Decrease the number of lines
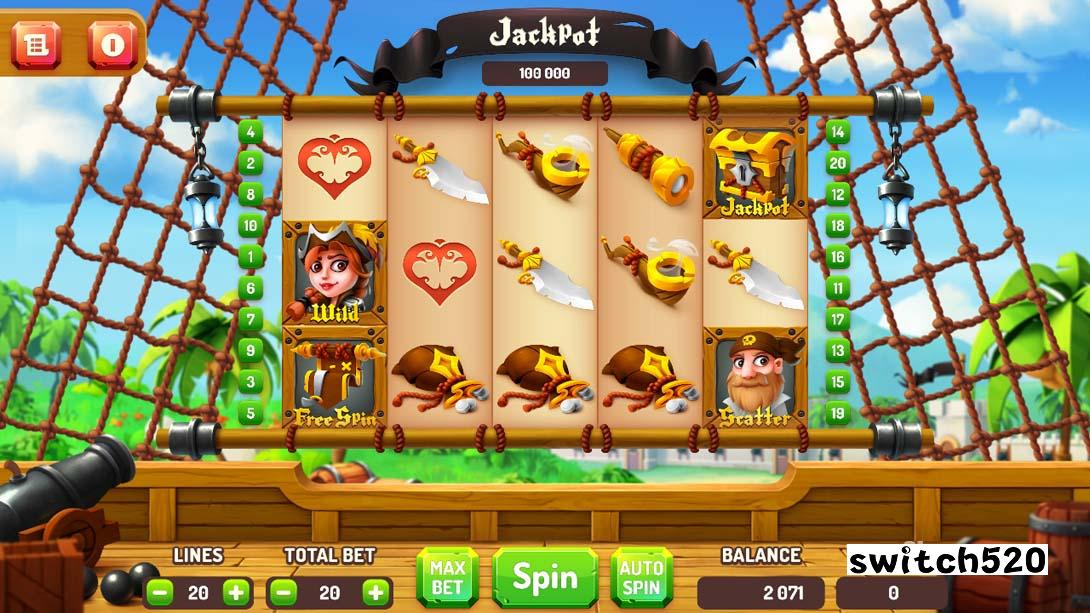1090x613 pixels. tap(160, 592)
